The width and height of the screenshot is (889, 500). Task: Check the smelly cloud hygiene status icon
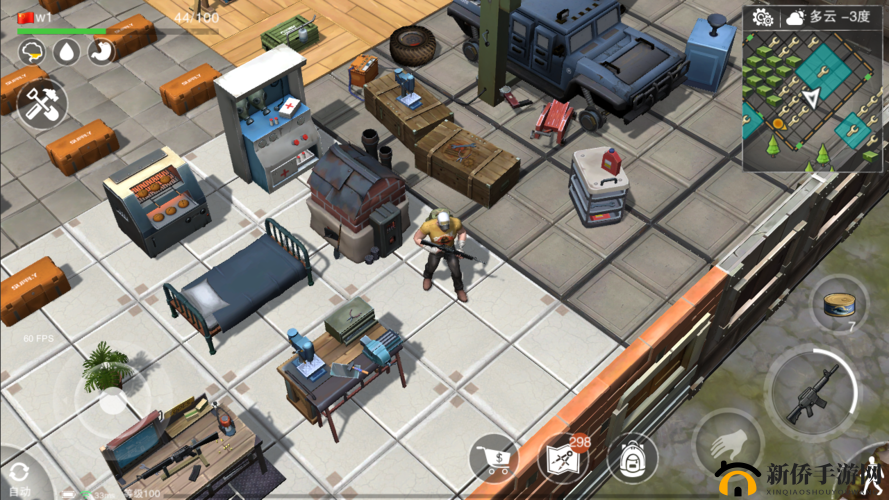[x=32, y=53]
